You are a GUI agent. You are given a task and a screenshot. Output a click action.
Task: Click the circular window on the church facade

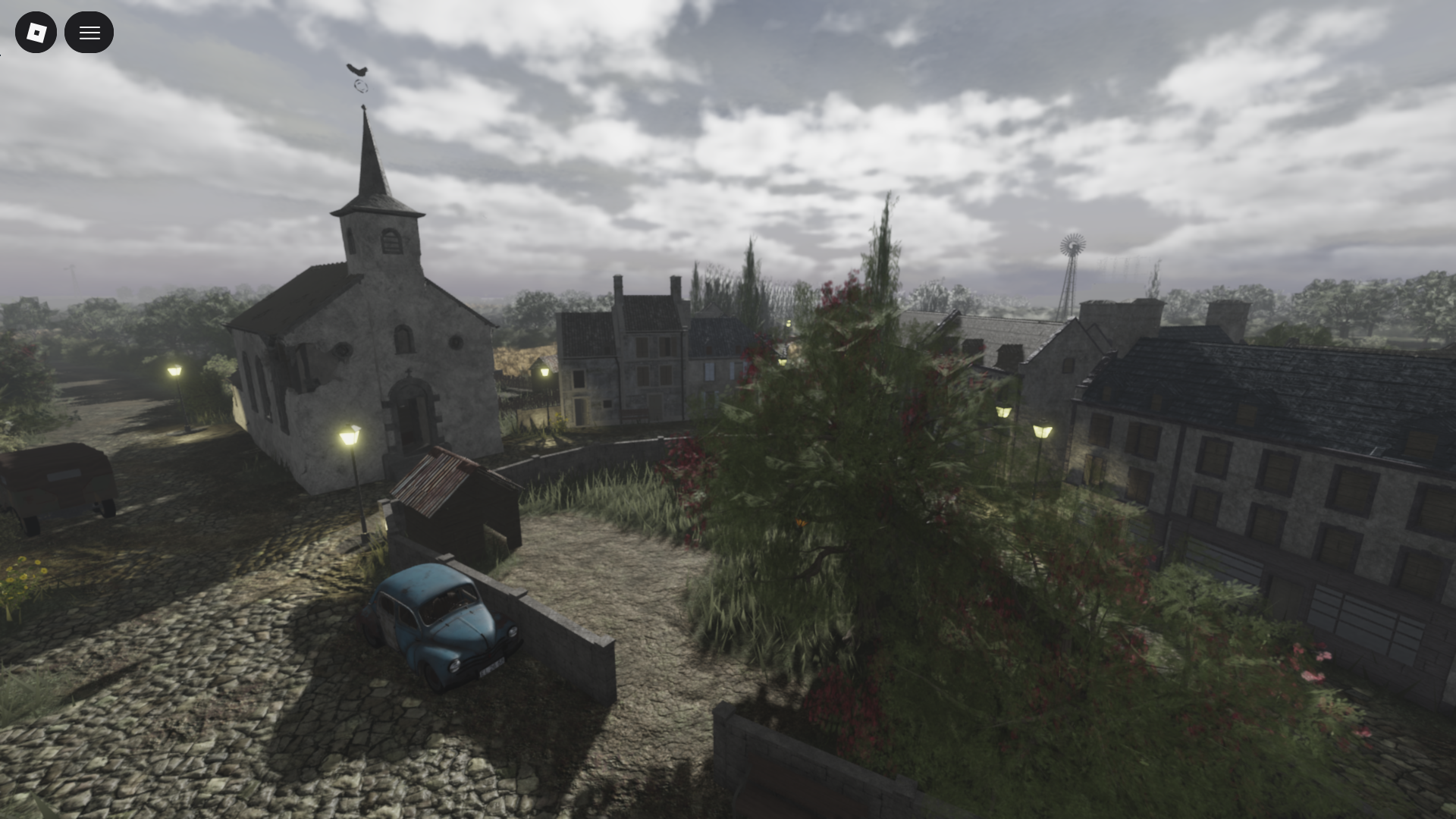tap(457, 340)
